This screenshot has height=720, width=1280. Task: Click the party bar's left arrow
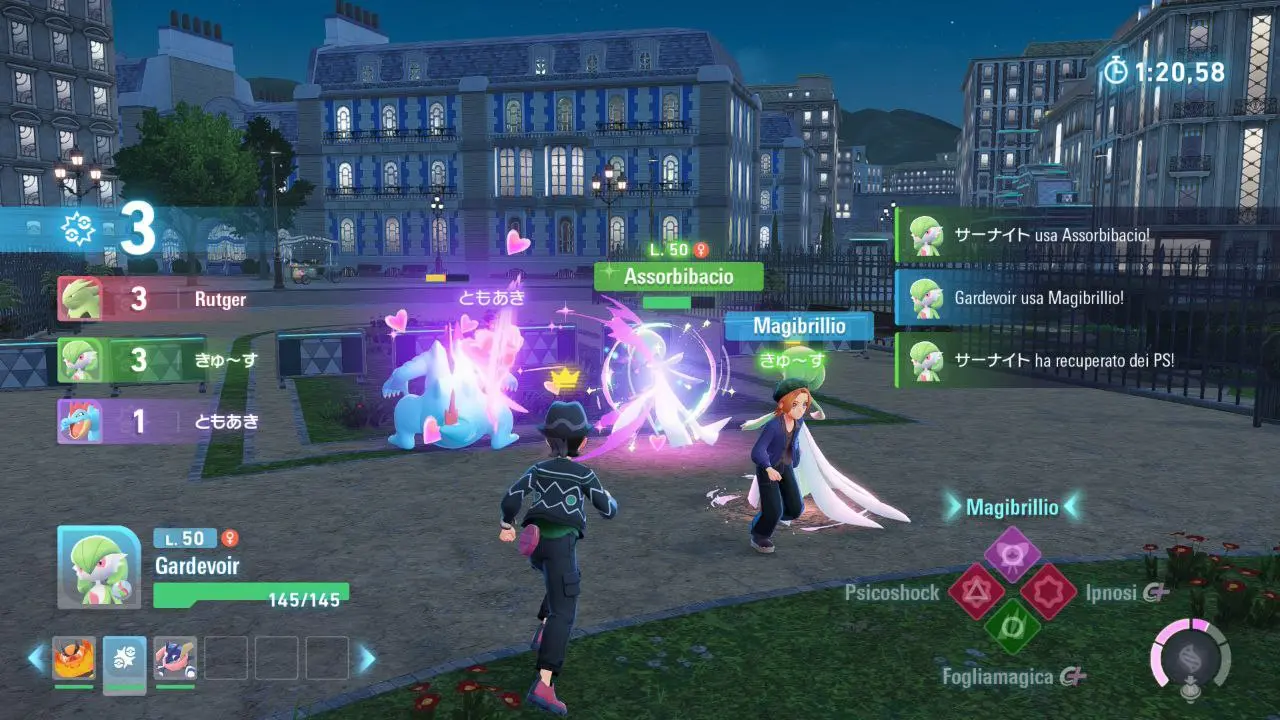(x=36, y=658)
